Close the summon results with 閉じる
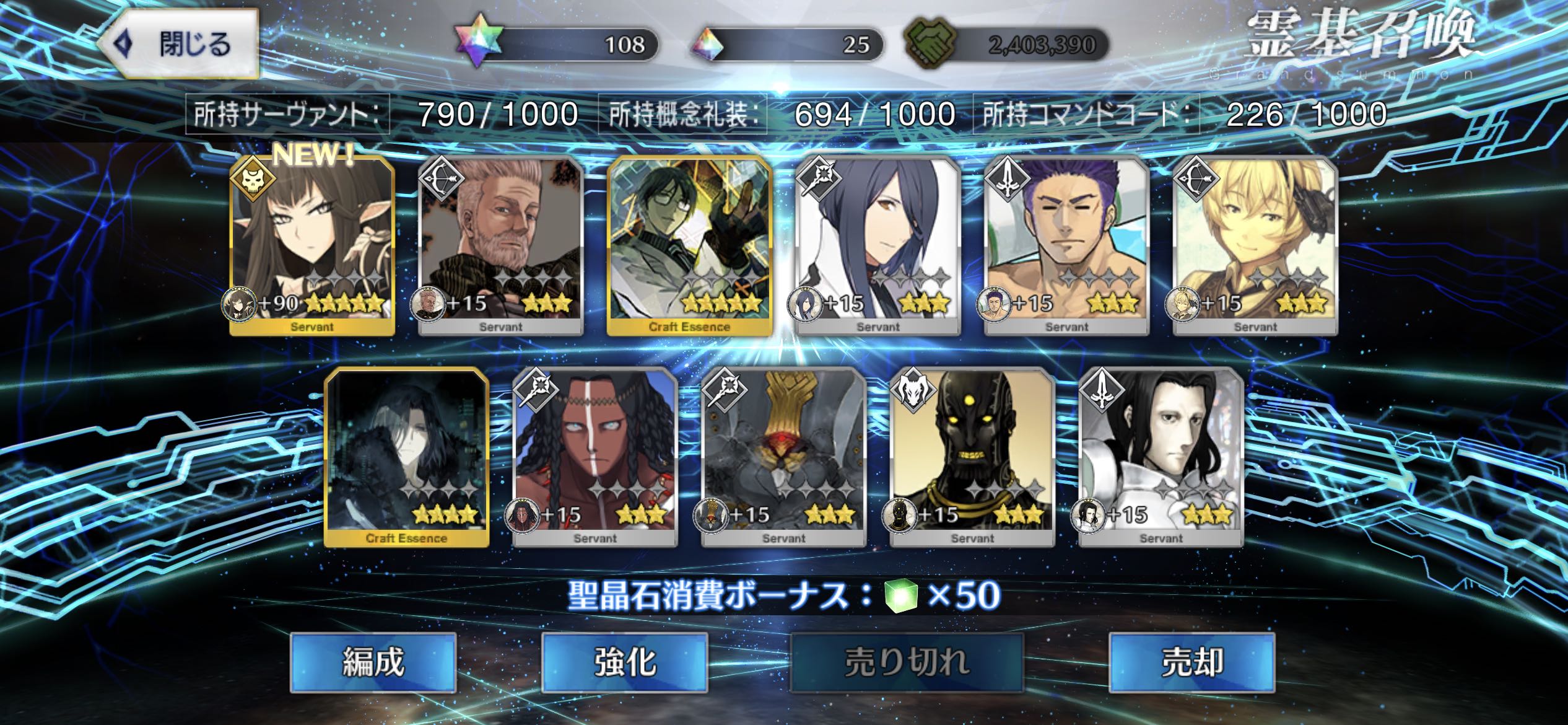The image size is (1568, 725). [x=180, y=45]
